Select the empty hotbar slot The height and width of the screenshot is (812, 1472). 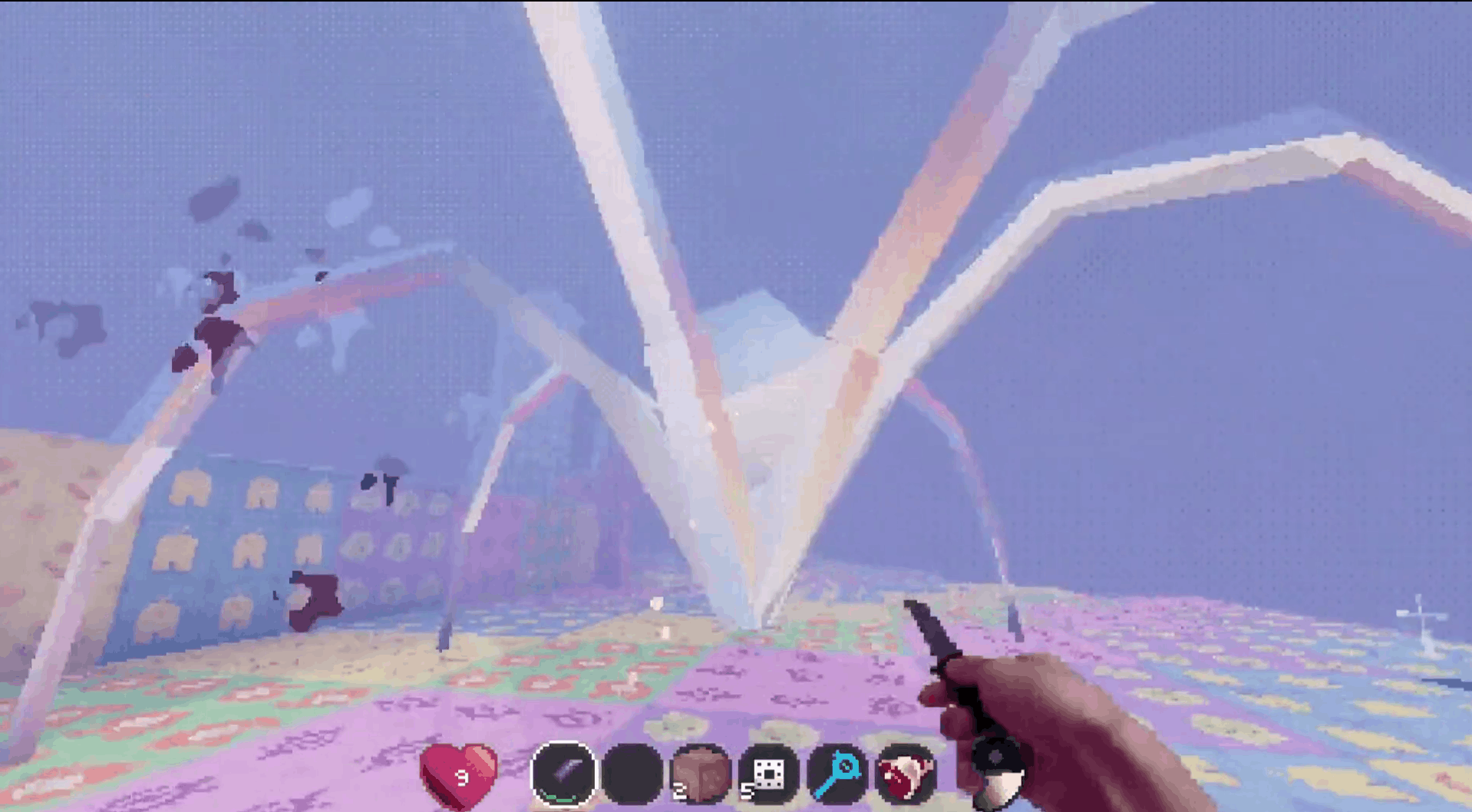point(632,774)
